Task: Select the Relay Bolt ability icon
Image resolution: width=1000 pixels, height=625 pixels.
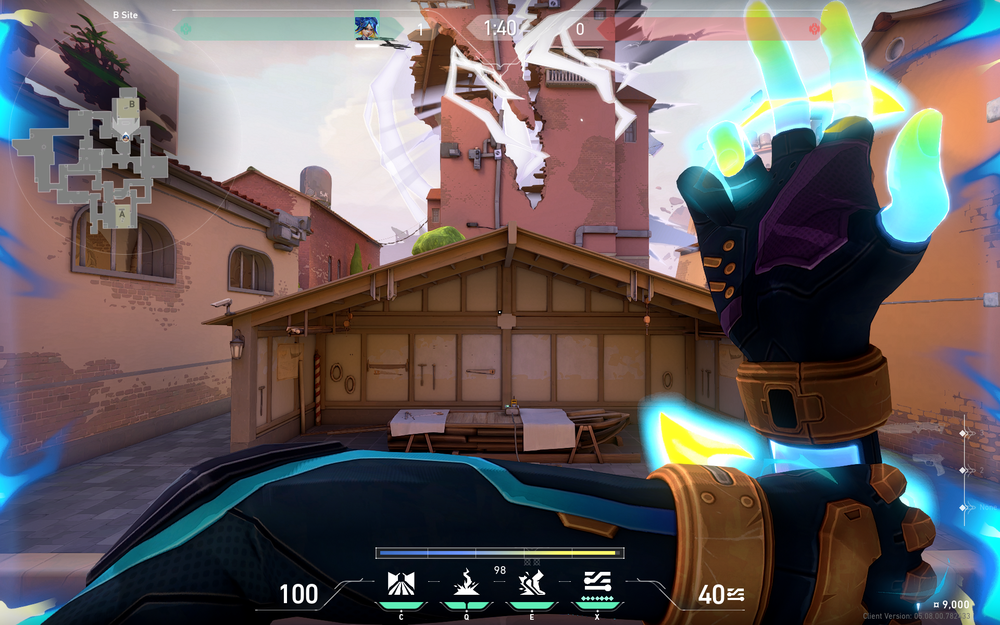Action: click(x=465, y=583)
